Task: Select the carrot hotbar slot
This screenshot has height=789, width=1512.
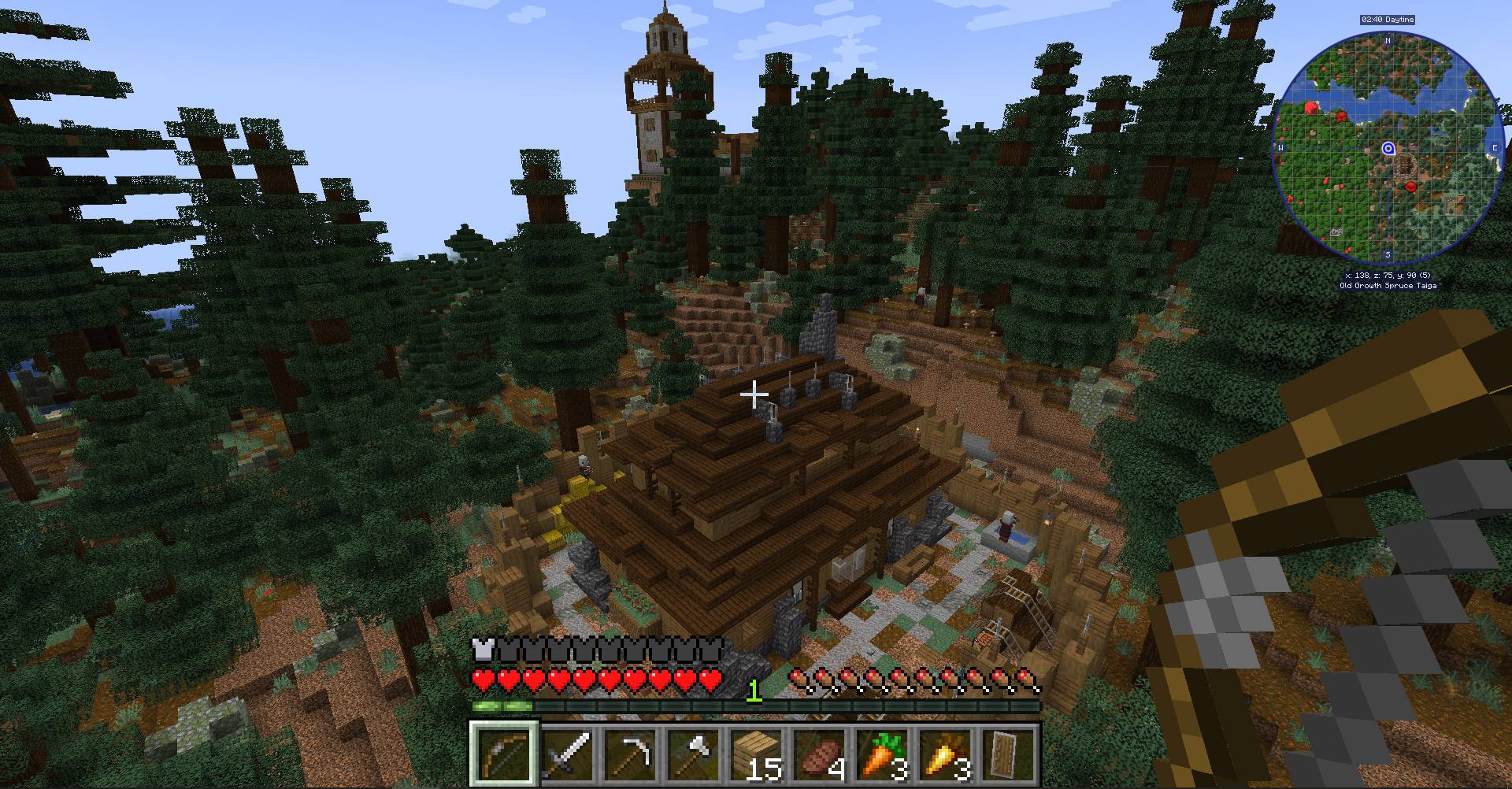Action: 884,754
